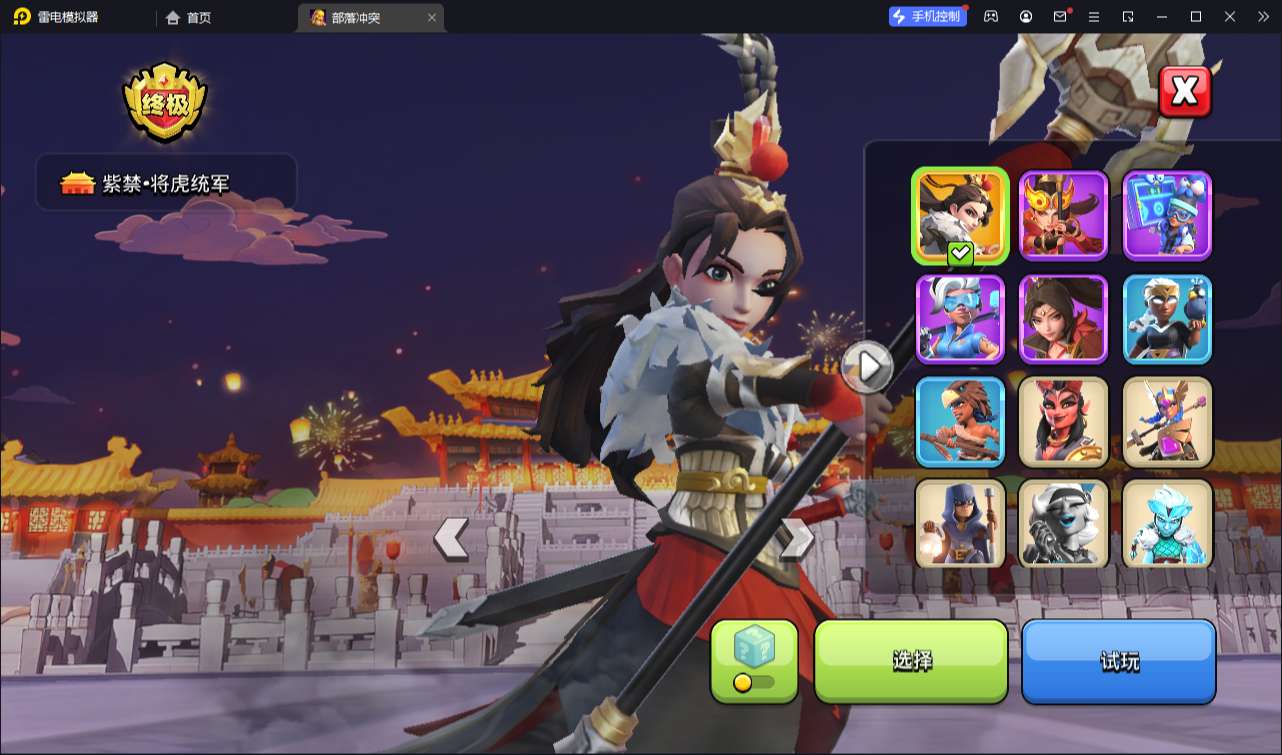Select the blue-goggles skin holding a boombox
This screenshot has height=755, width=1282.
(x=1167, y=216)
